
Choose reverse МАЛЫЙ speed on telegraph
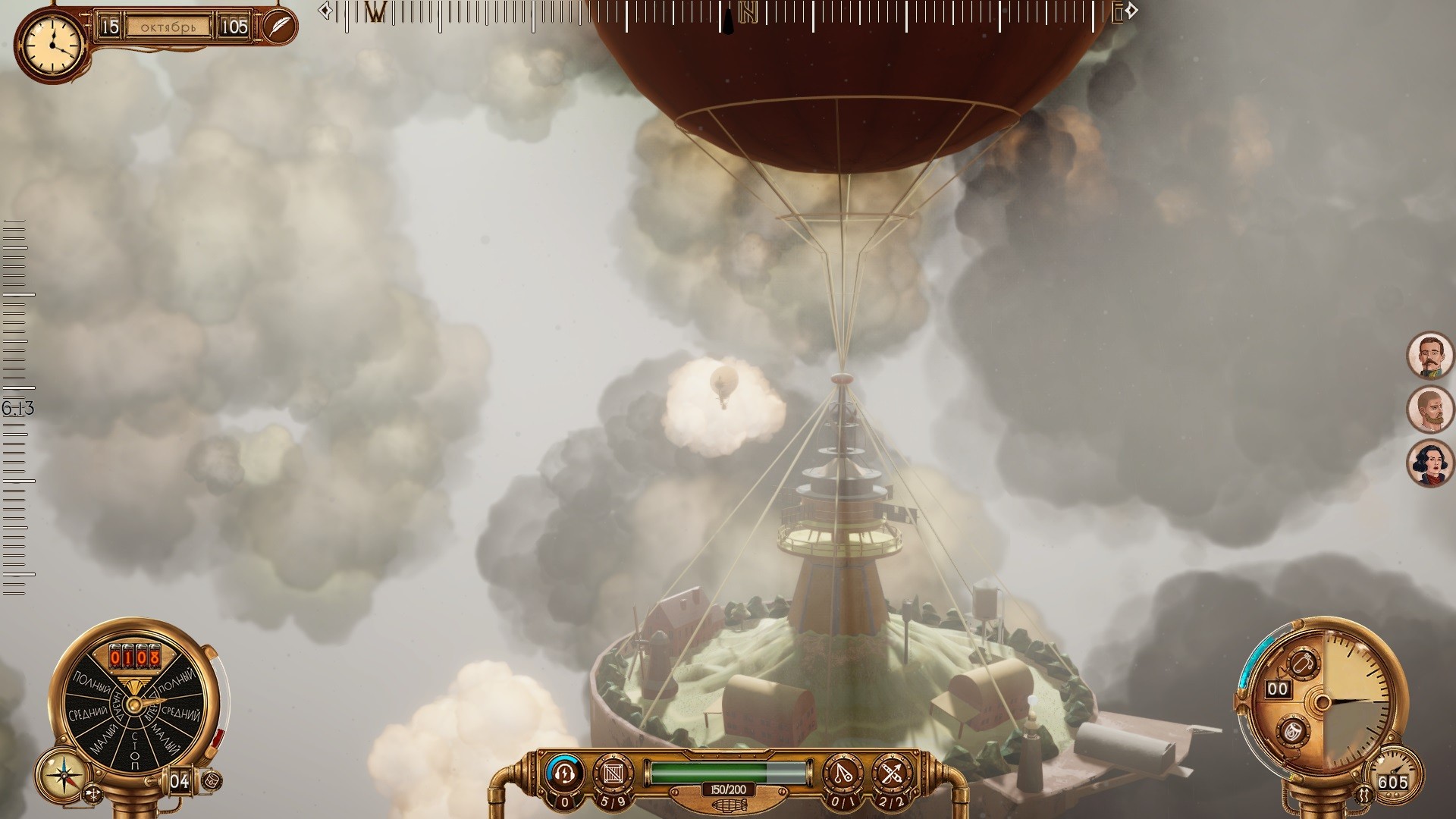[104, 738]
